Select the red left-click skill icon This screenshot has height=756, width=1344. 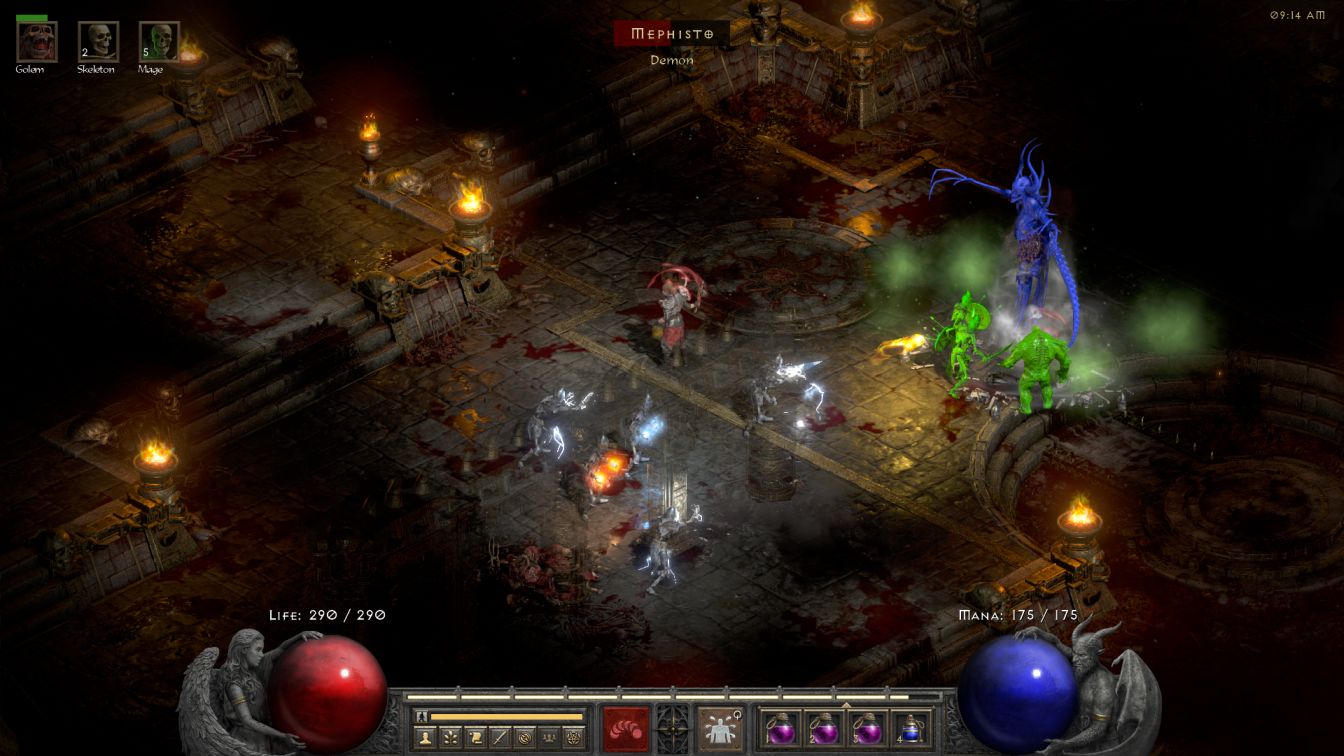tap(625, 728)
